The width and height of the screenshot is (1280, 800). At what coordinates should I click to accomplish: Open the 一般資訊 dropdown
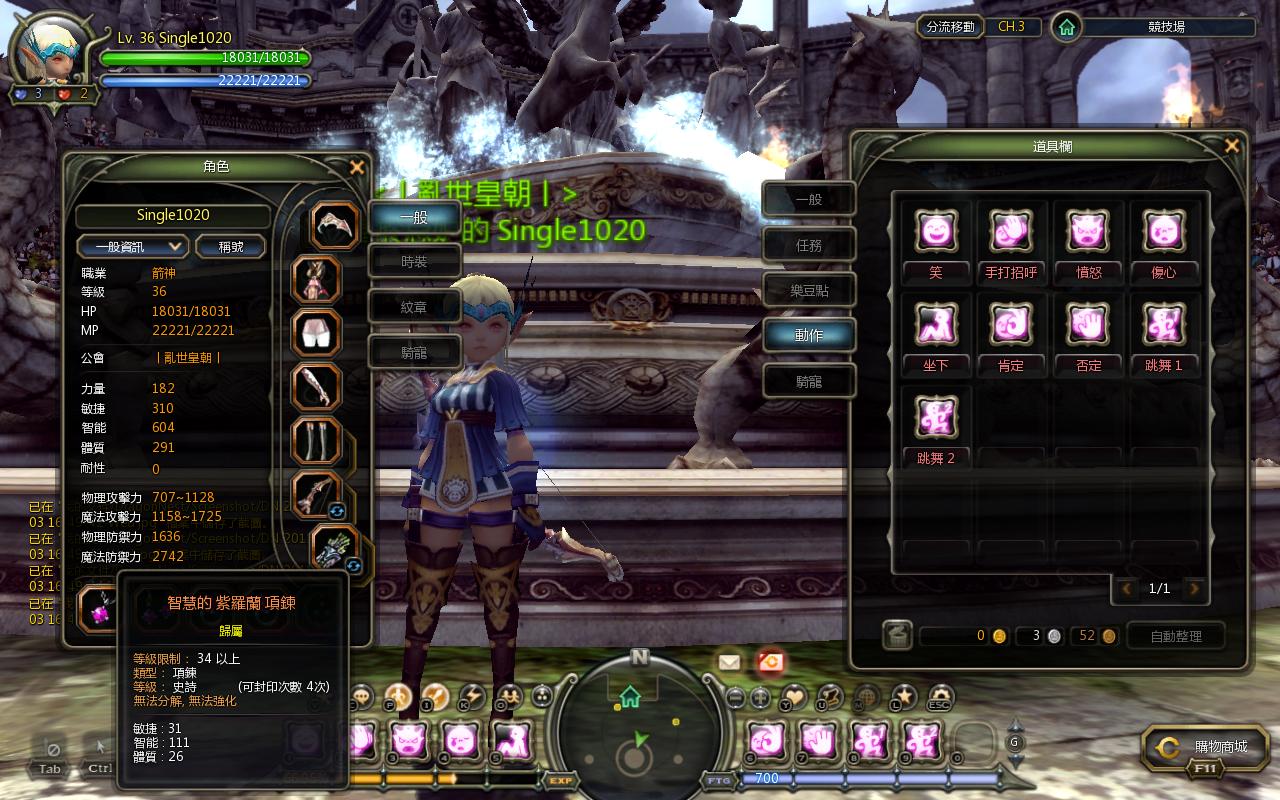(x=133, y=246)
